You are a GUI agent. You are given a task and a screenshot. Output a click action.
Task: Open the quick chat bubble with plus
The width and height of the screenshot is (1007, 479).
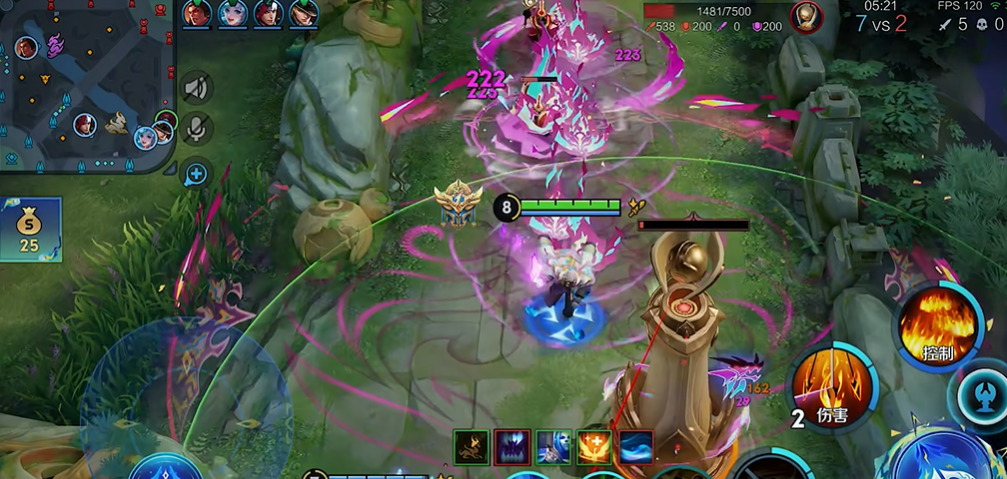tap(196, 174)
